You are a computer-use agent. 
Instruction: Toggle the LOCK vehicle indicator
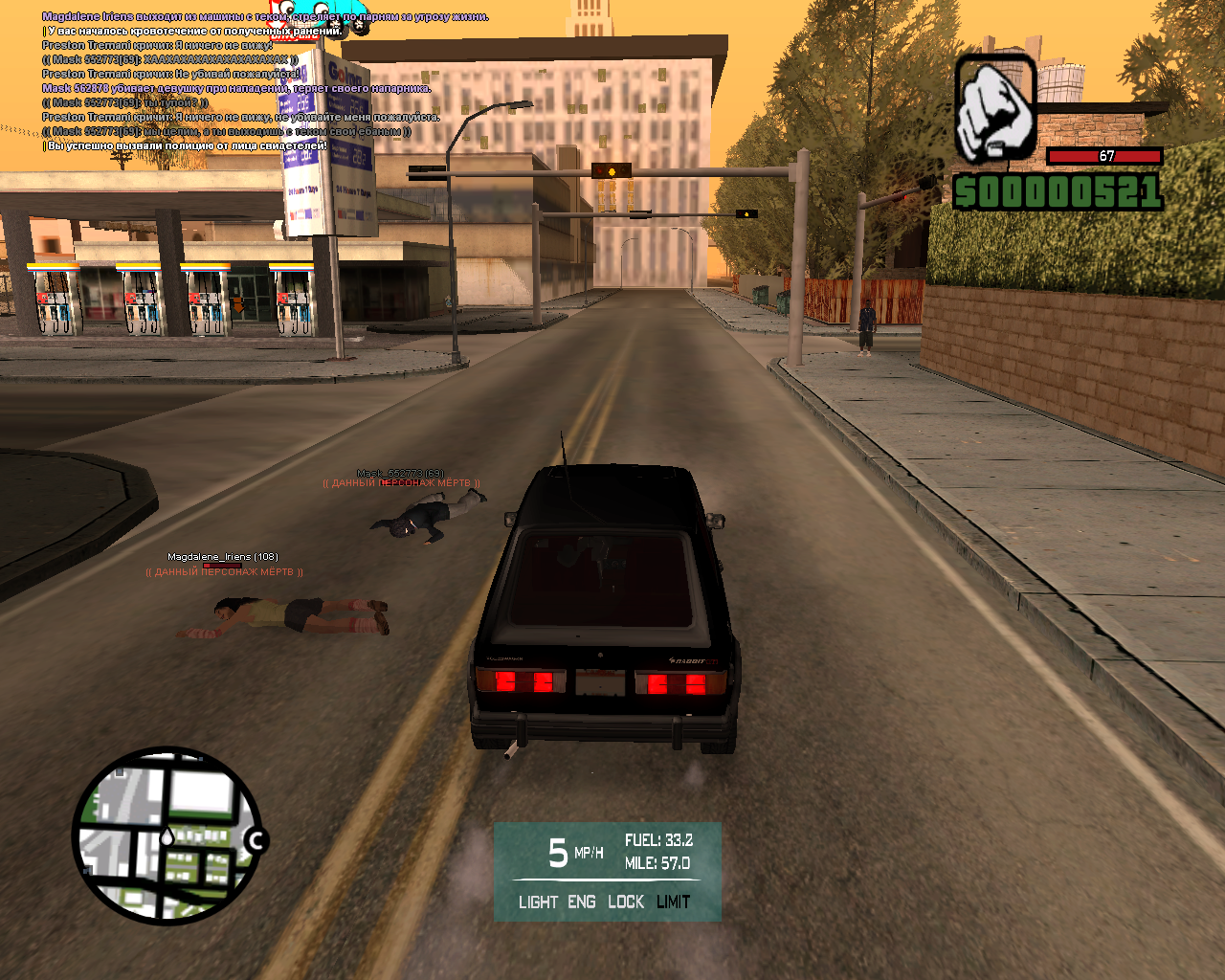626,902
